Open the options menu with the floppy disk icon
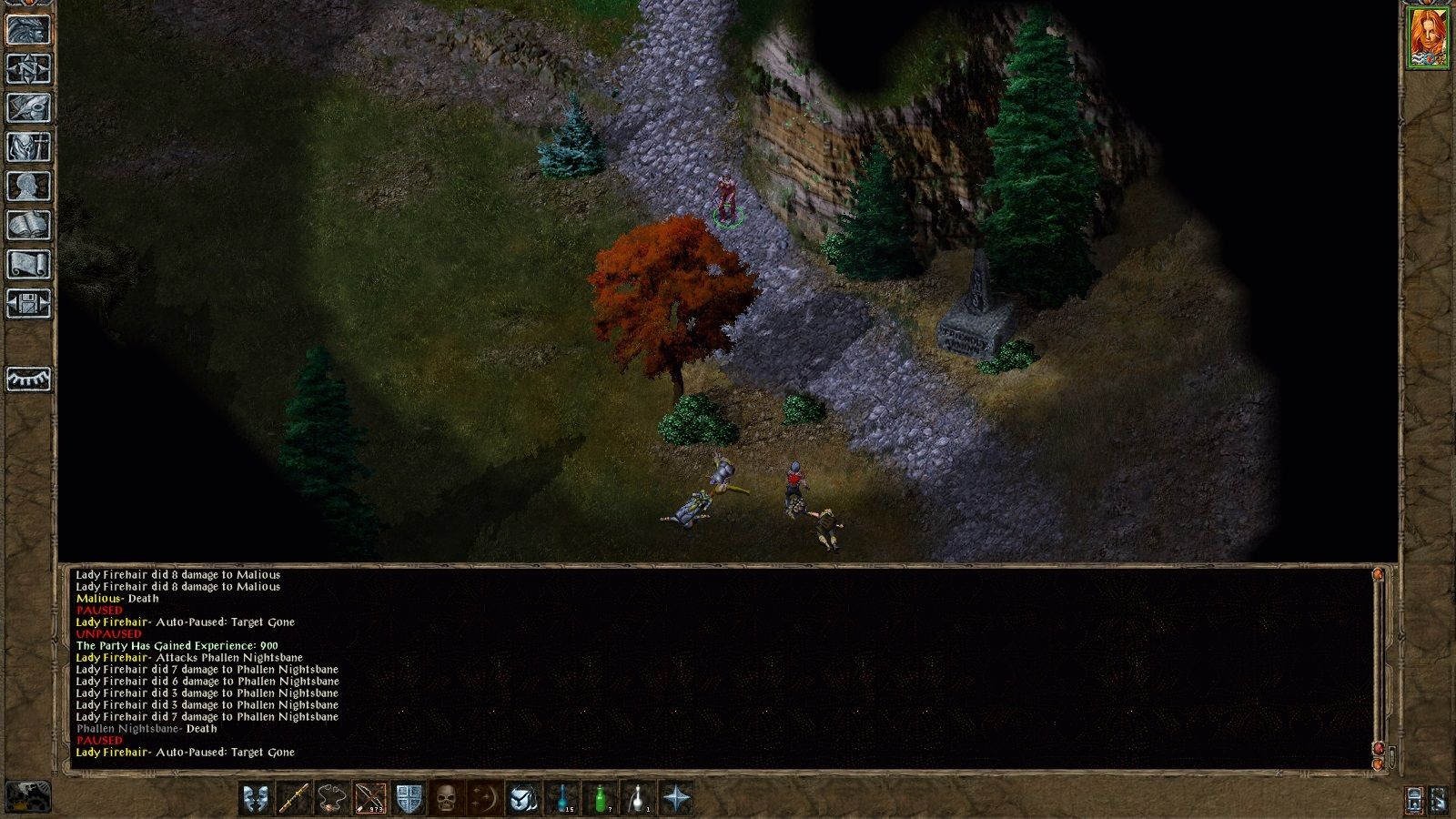Viewport: 1456px width, 819px height. pos(28,304)
